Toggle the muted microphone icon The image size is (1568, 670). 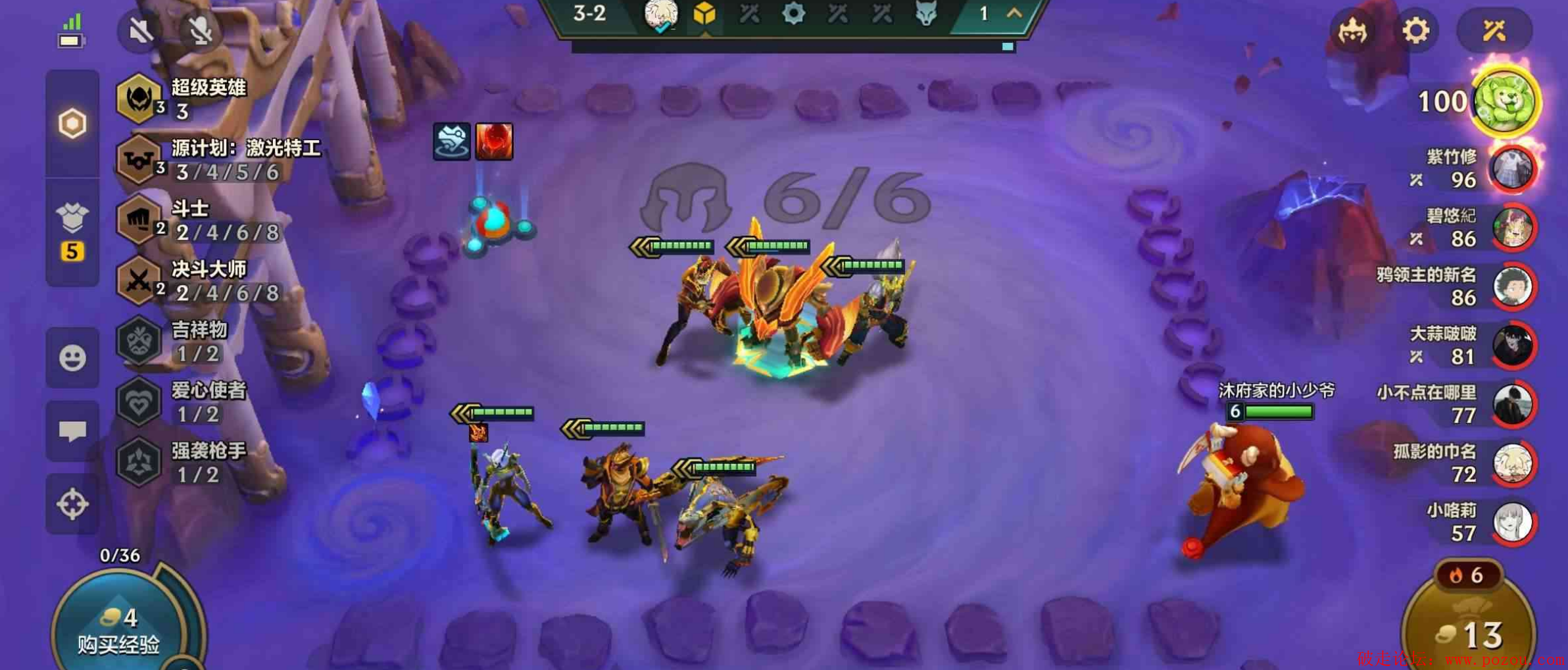[201, 31]
